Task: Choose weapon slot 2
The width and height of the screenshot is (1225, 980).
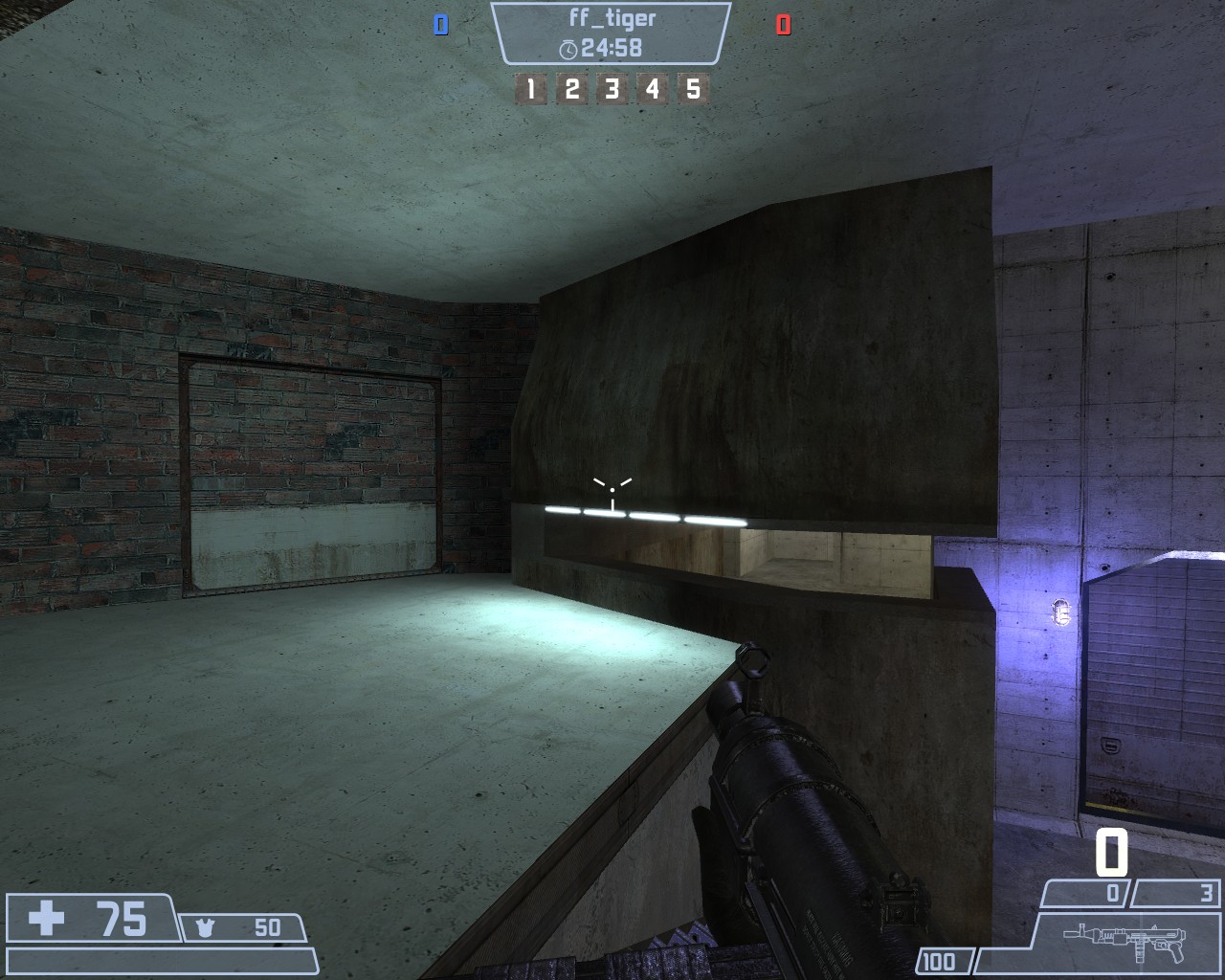Action: coord(571,90)
